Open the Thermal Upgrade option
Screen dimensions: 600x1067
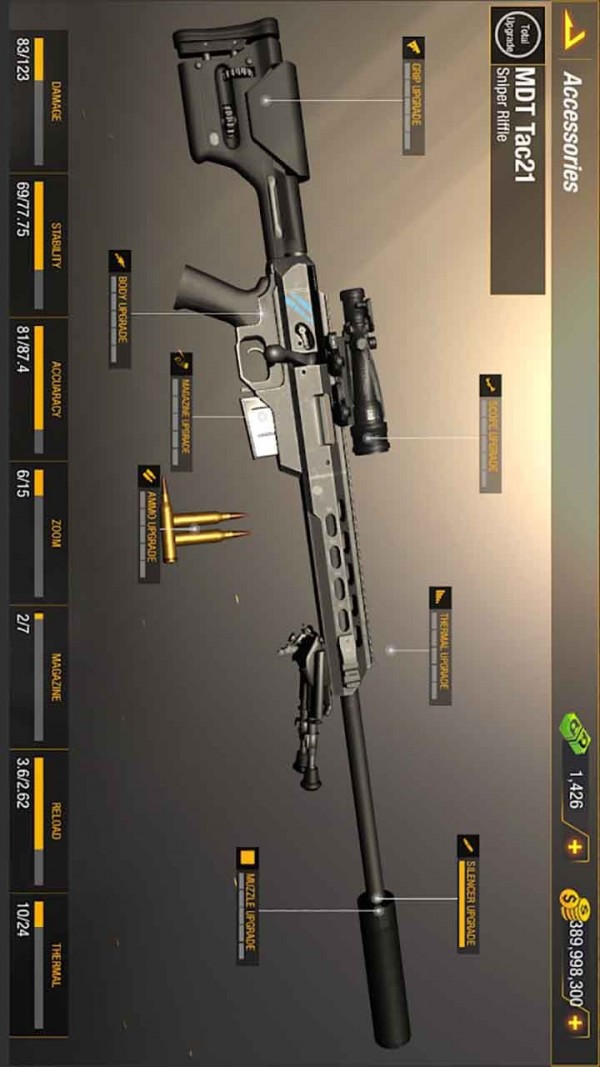[440, 646]
